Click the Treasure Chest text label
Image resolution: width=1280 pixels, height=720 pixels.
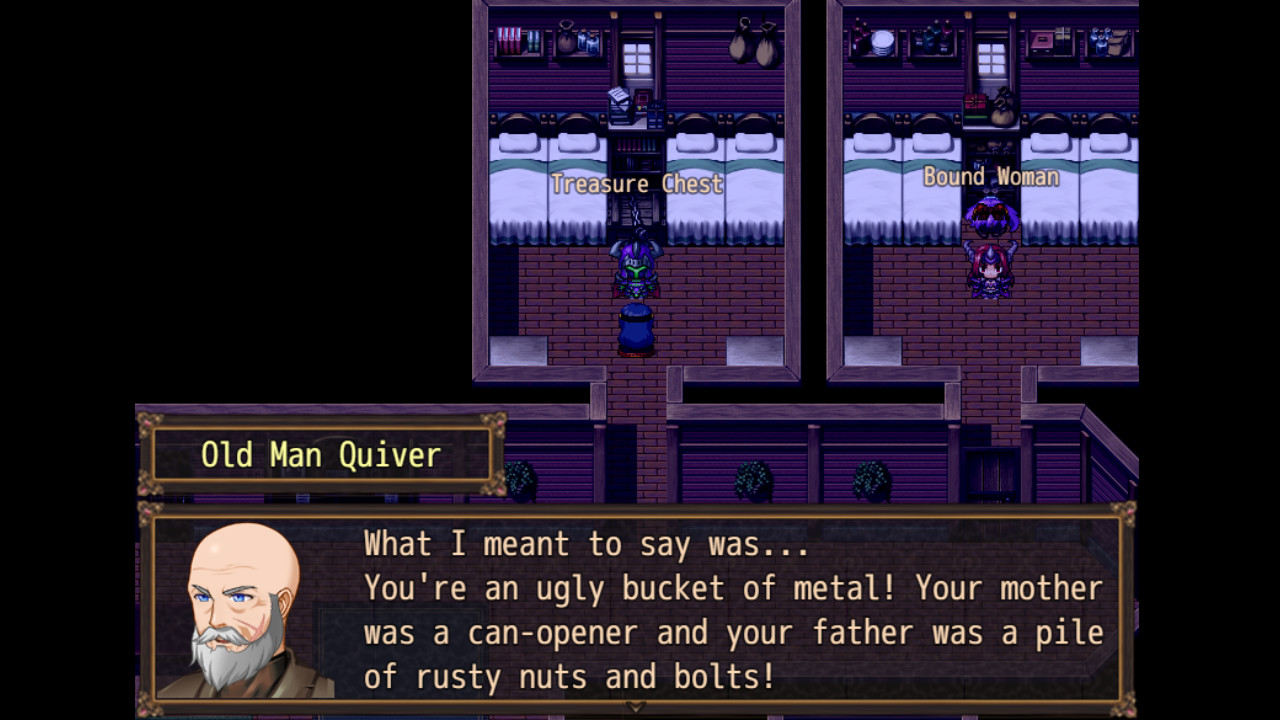pos(638,184)
